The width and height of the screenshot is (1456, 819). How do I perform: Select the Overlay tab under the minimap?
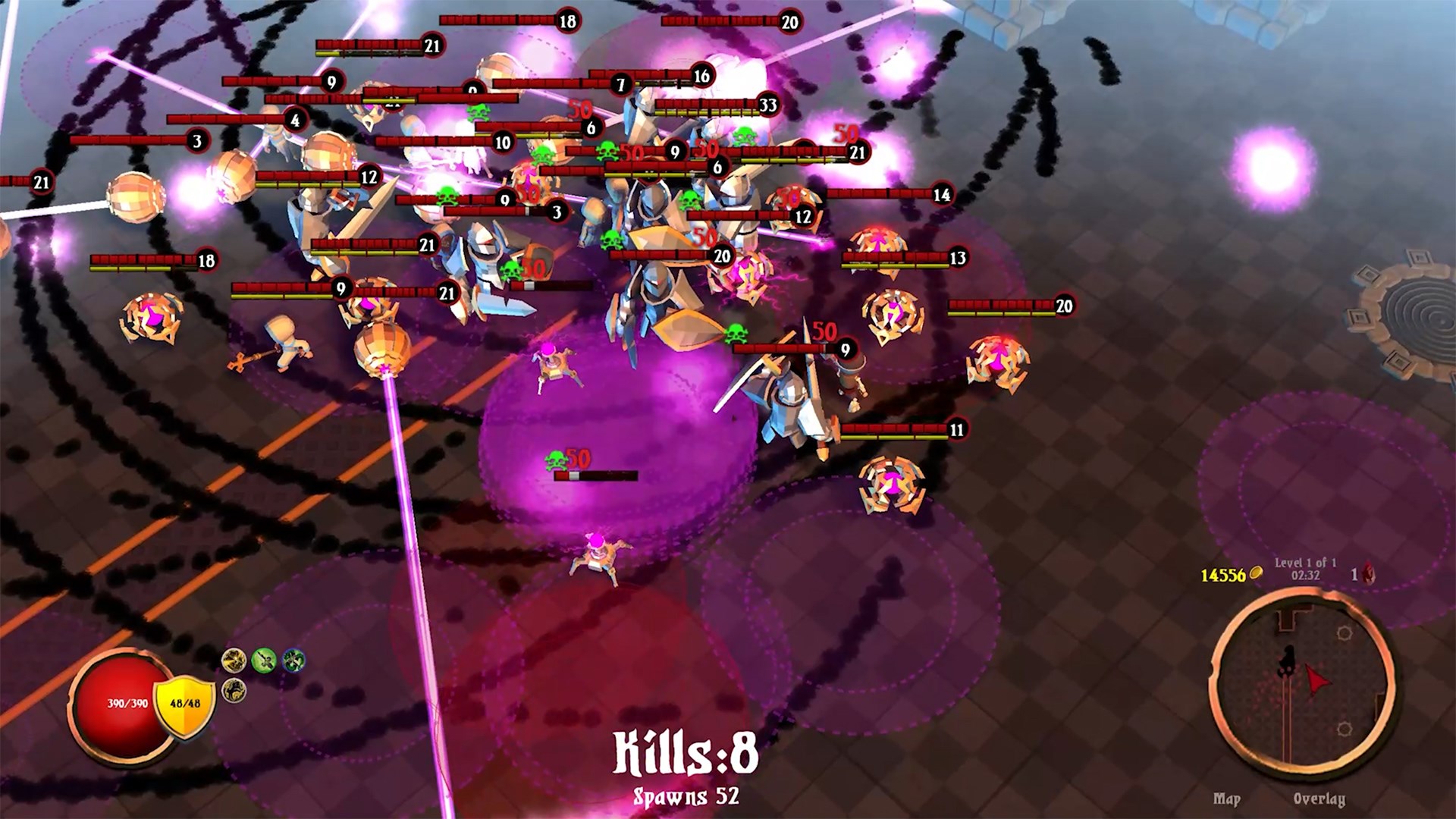tap(1320, 799)
